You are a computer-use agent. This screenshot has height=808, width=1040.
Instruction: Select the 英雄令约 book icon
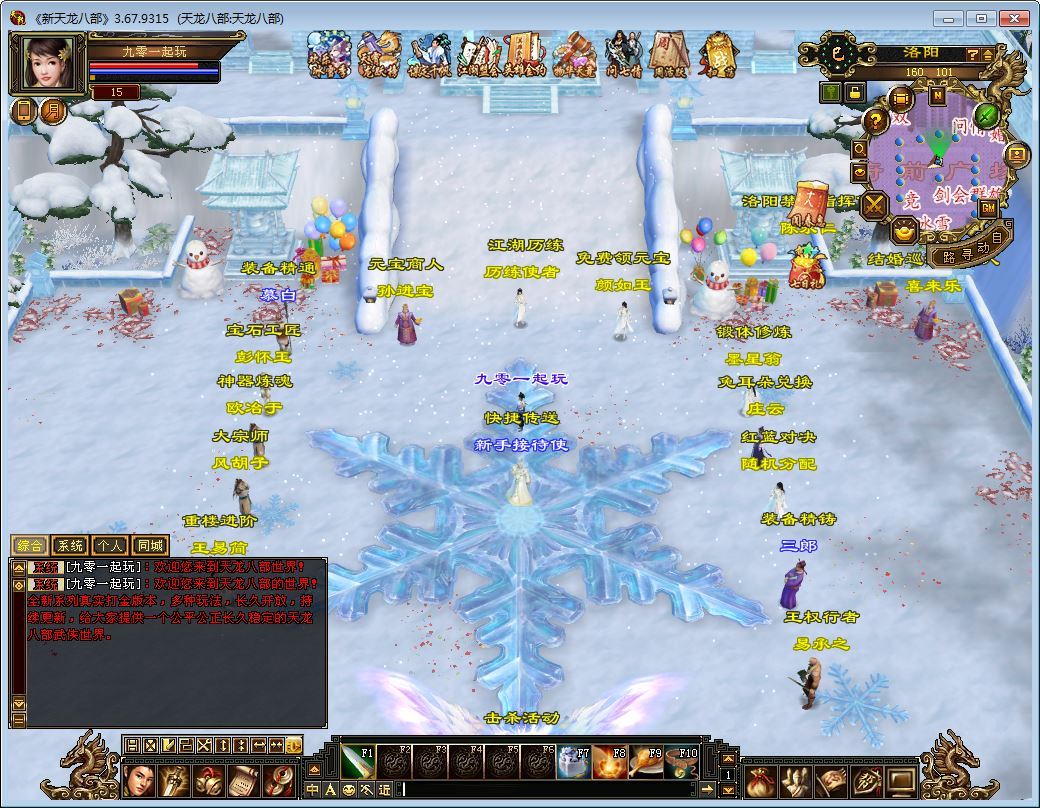tap(523, 55)
